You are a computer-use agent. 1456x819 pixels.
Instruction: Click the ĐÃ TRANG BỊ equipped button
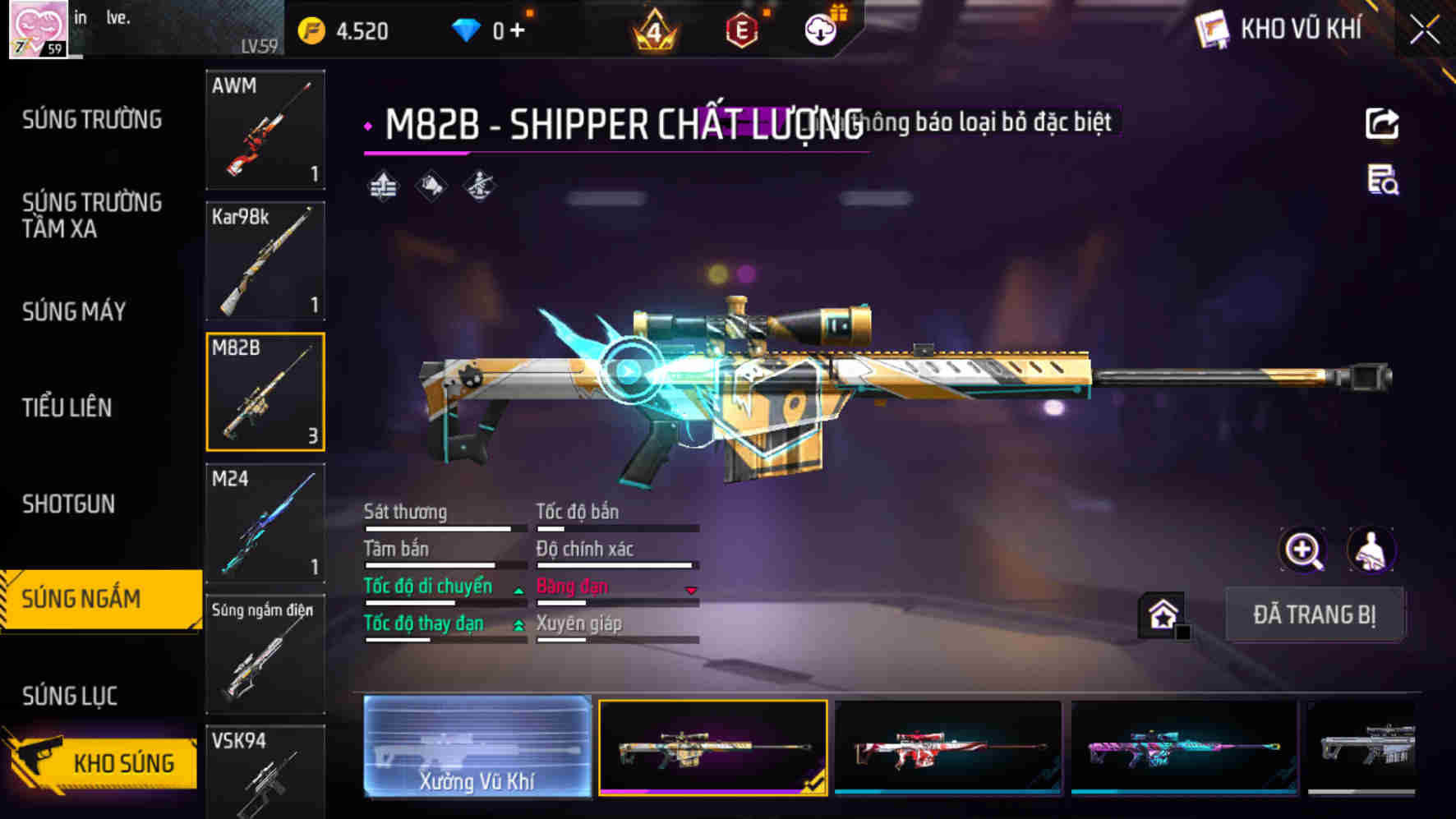pyautogui.click(x=1314, y=614)
